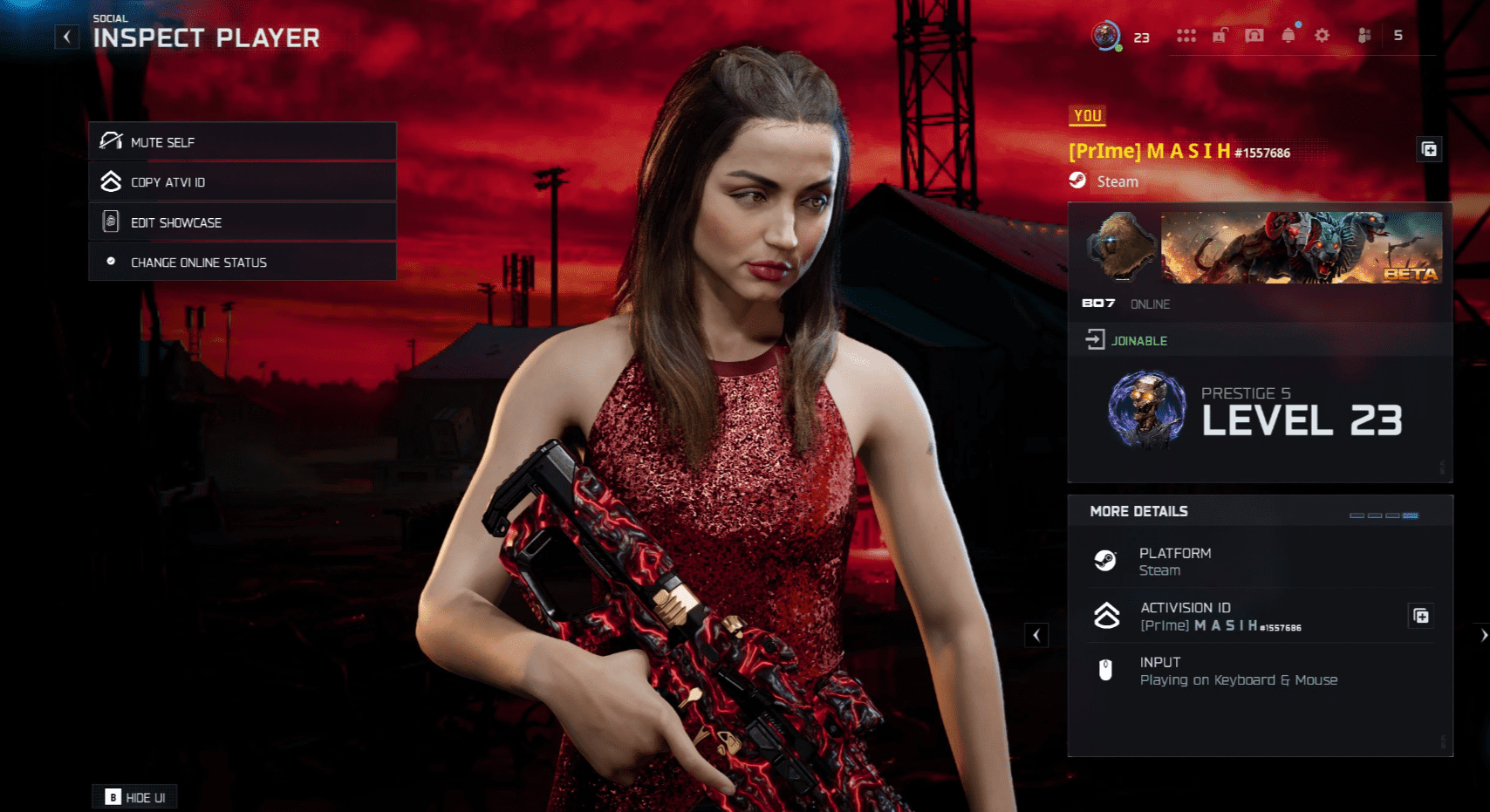Open the highlighted More Details page selector
1490x812 pixels.
click(1411, 515)
